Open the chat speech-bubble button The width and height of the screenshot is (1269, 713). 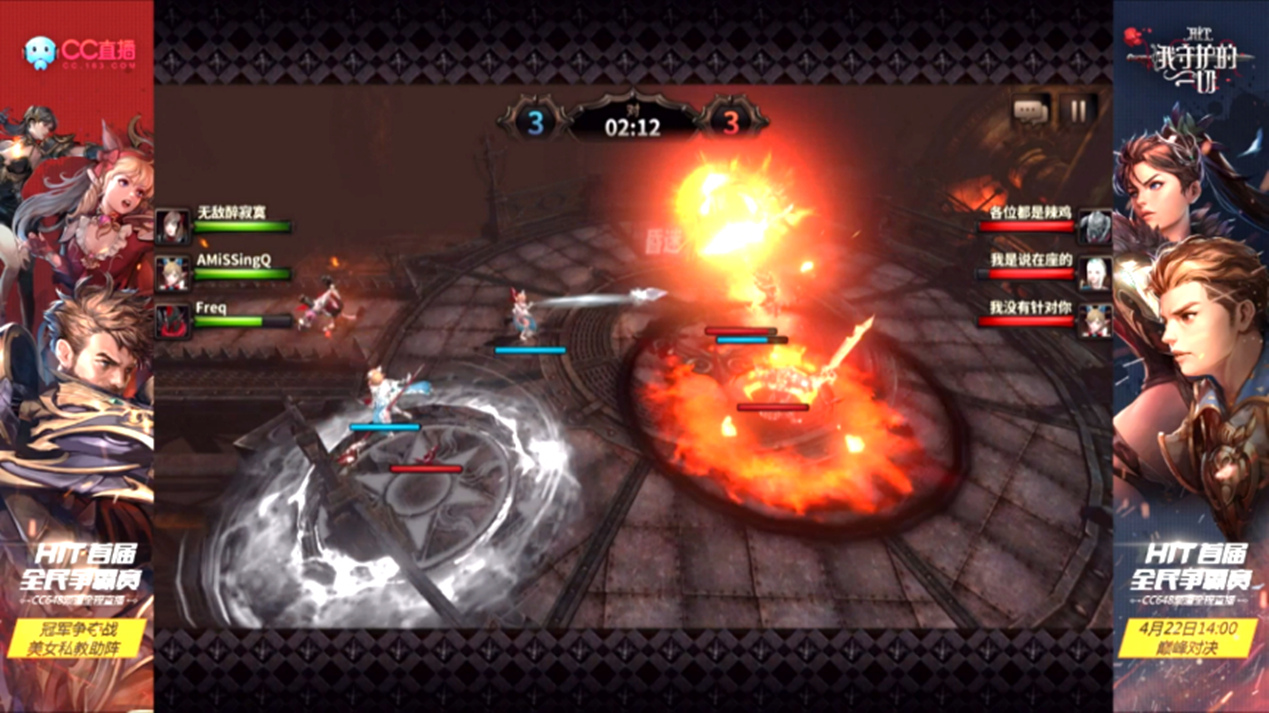point(1030,111)
